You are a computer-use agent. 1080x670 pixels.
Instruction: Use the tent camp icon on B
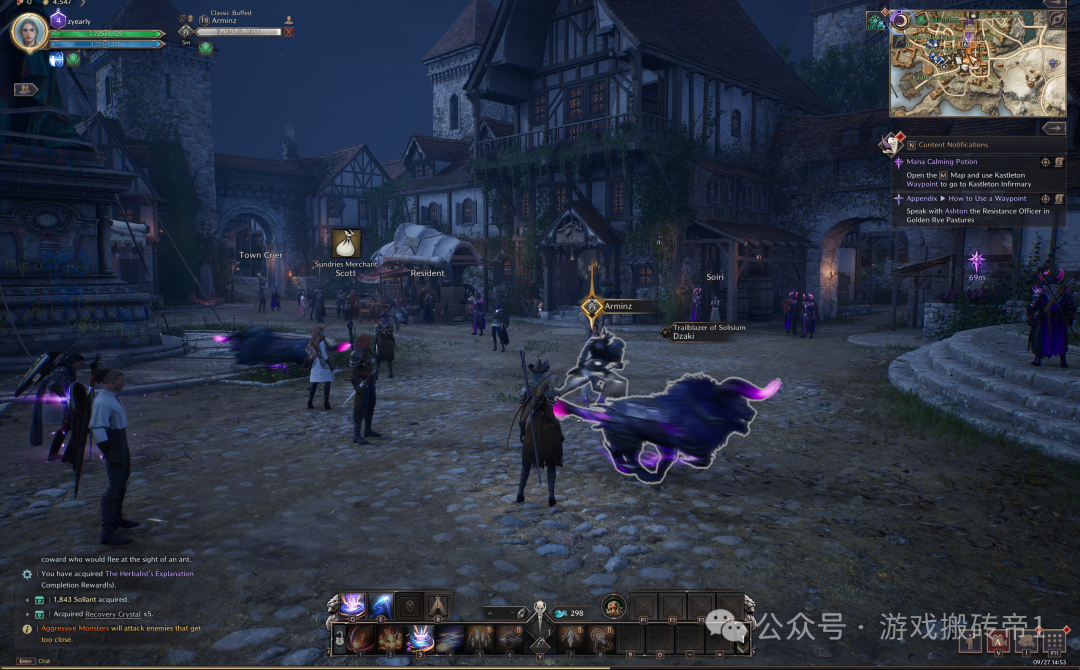pos(437,605)
